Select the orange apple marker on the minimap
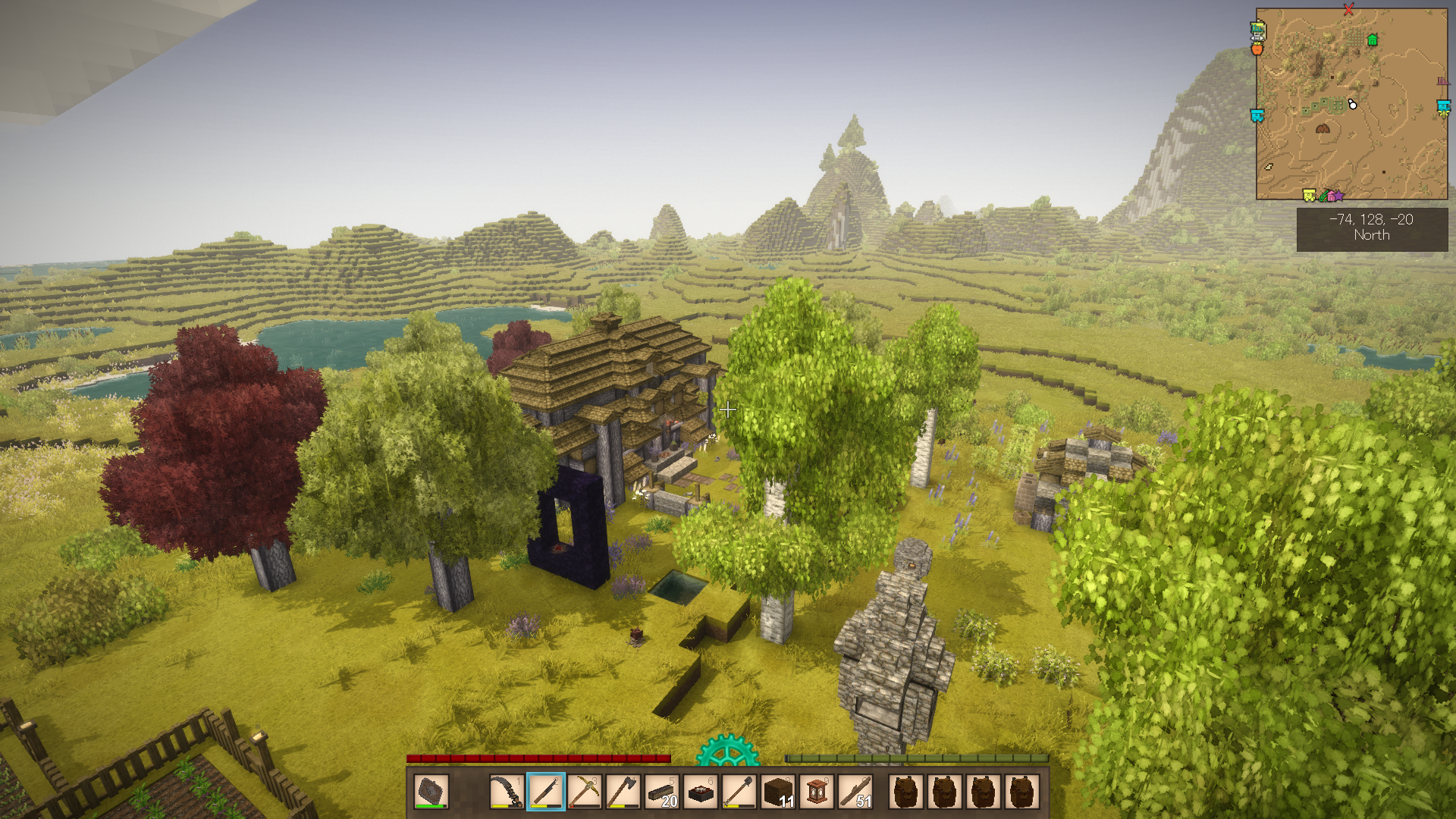This screenshot has height=819, width=1456. pyautogui.click(x=1257, y=49)
